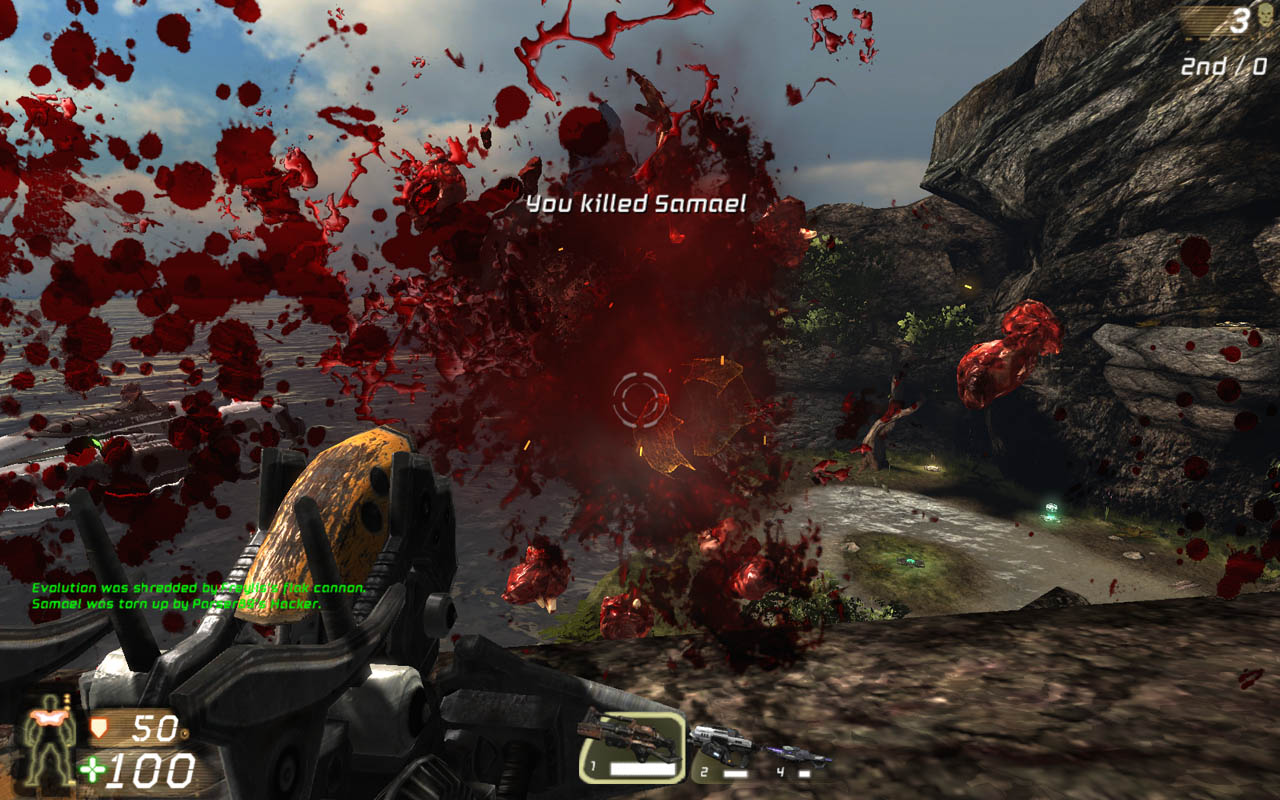Toggle the ammo bar under weapon slot 1
This screenshot has height=800, width=1280.
pos(642,769)
